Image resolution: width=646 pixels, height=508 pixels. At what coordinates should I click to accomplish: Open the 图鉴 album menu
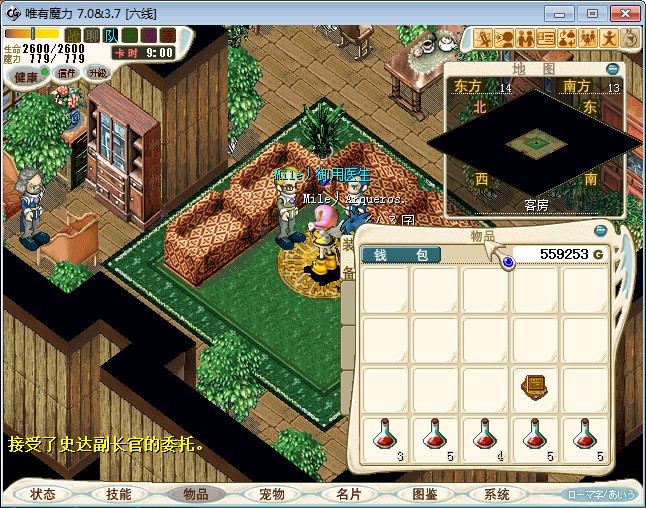(x=422, y=494)
